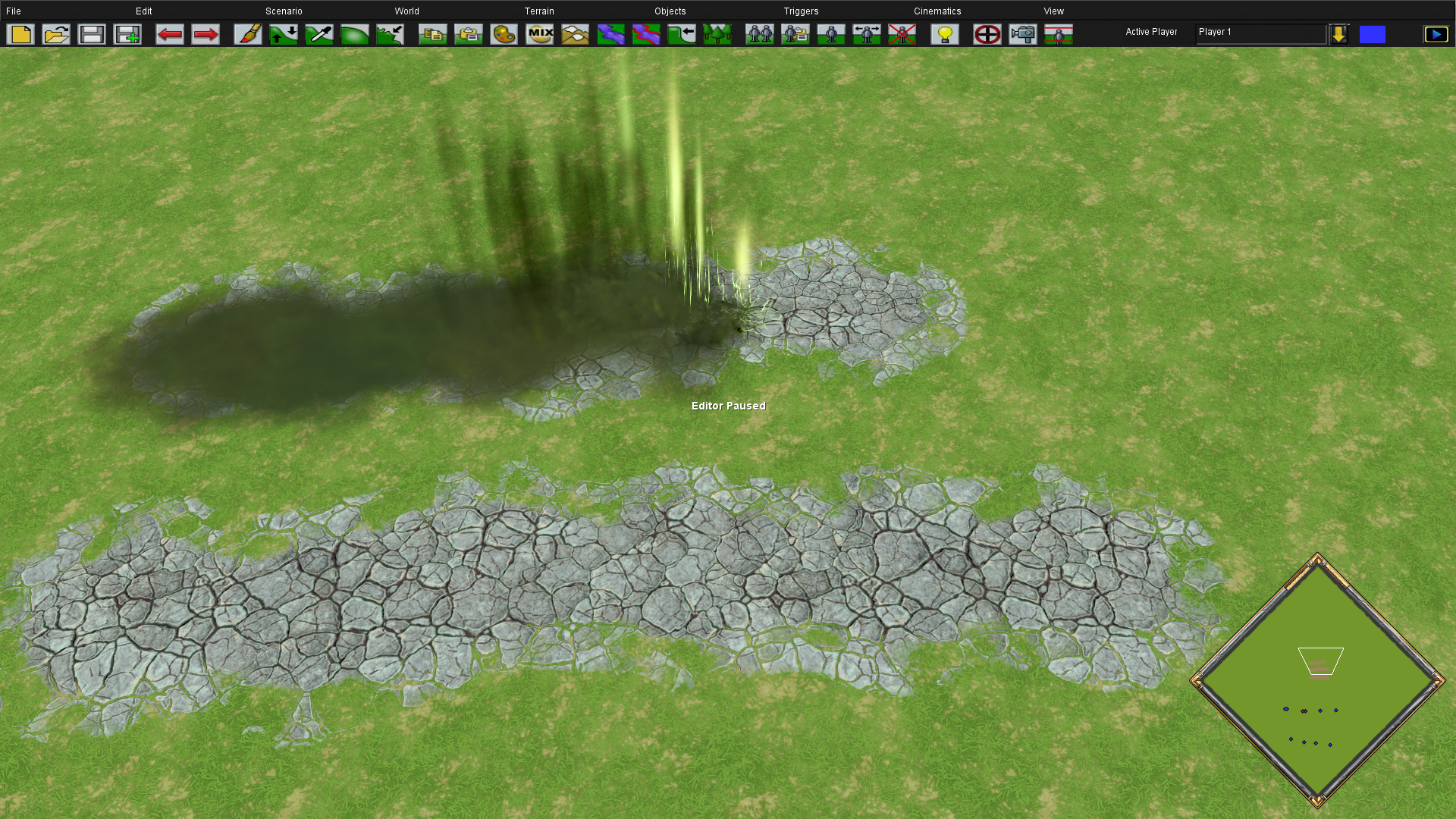Open the File menu
Image resolution: width=1456 pixels, height=819 pixels.
point(14,11)
